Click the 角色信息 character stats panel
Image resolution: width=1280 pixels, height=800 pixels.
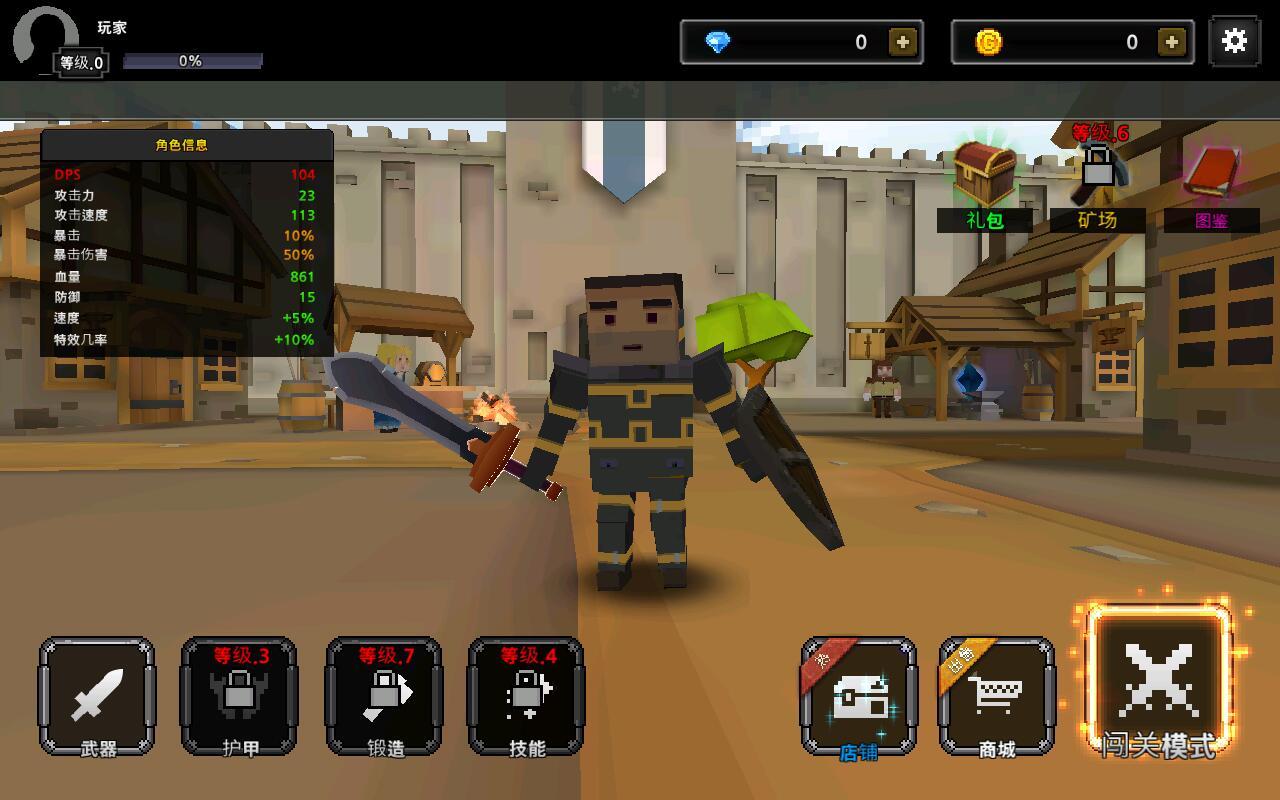pyautogui.click(x=187, y=243)
